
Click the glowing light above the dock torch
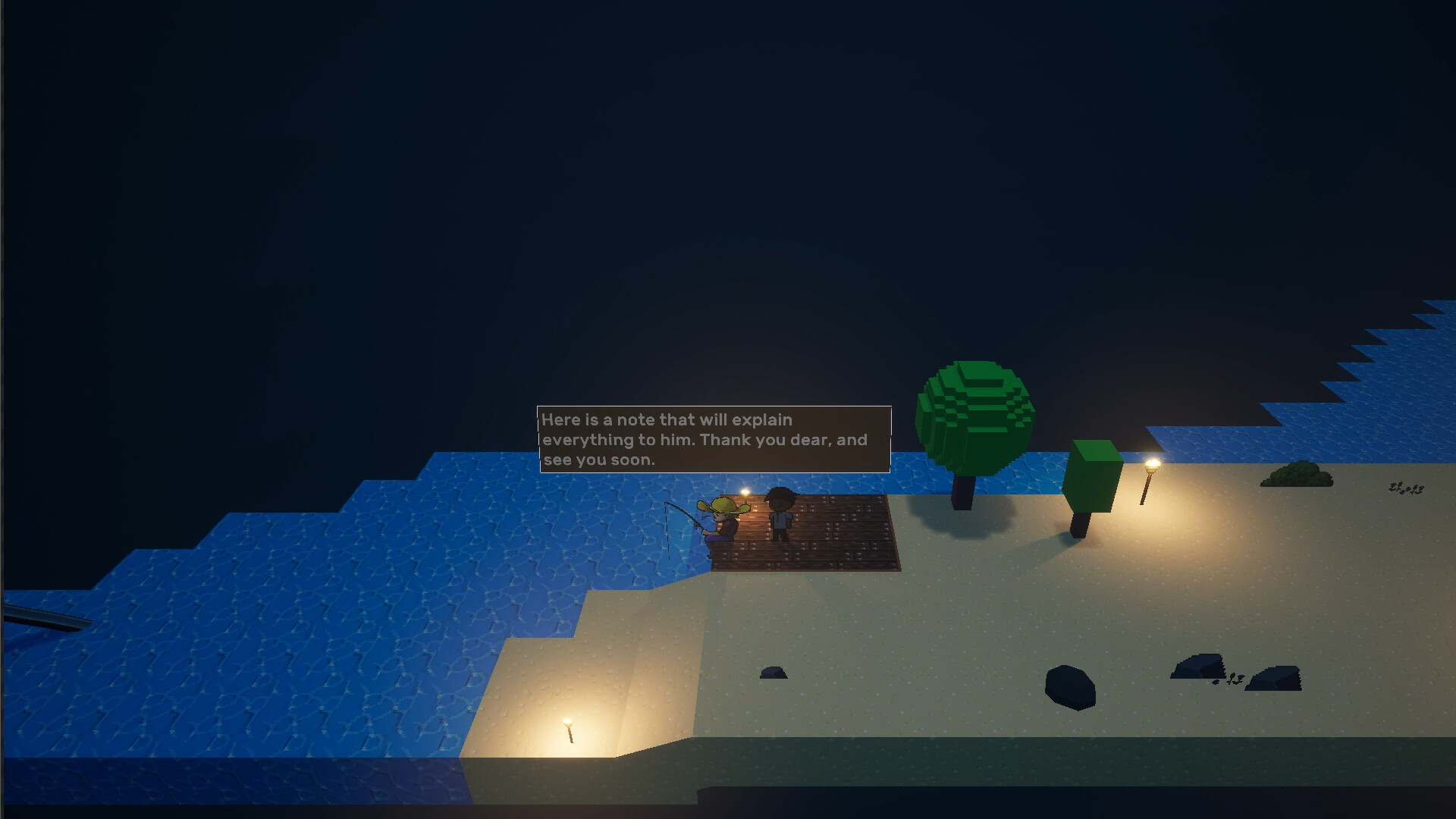pos(744,491)
